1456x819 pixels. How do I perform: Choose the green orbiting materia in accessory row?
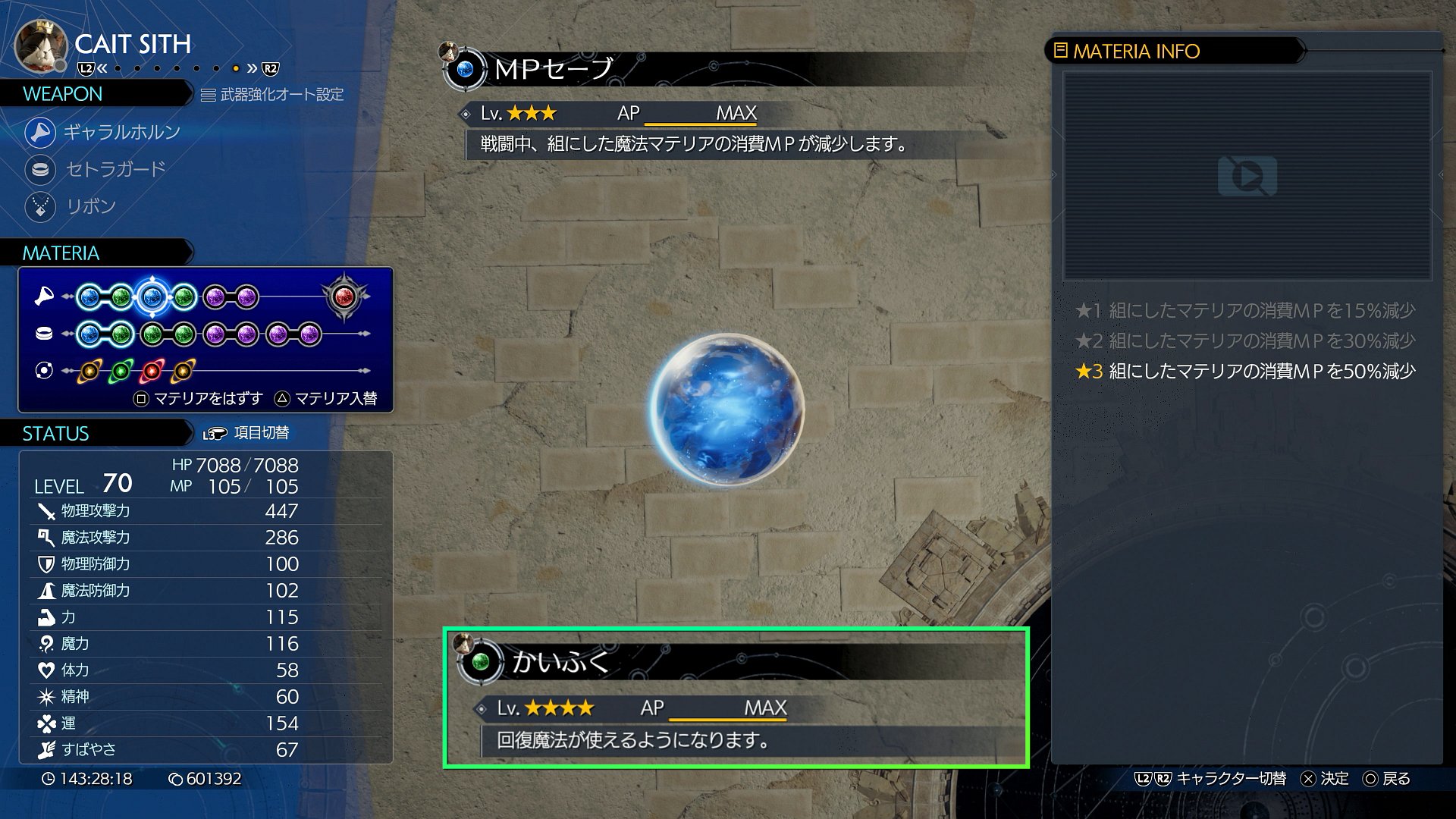[x=121, y=371]
